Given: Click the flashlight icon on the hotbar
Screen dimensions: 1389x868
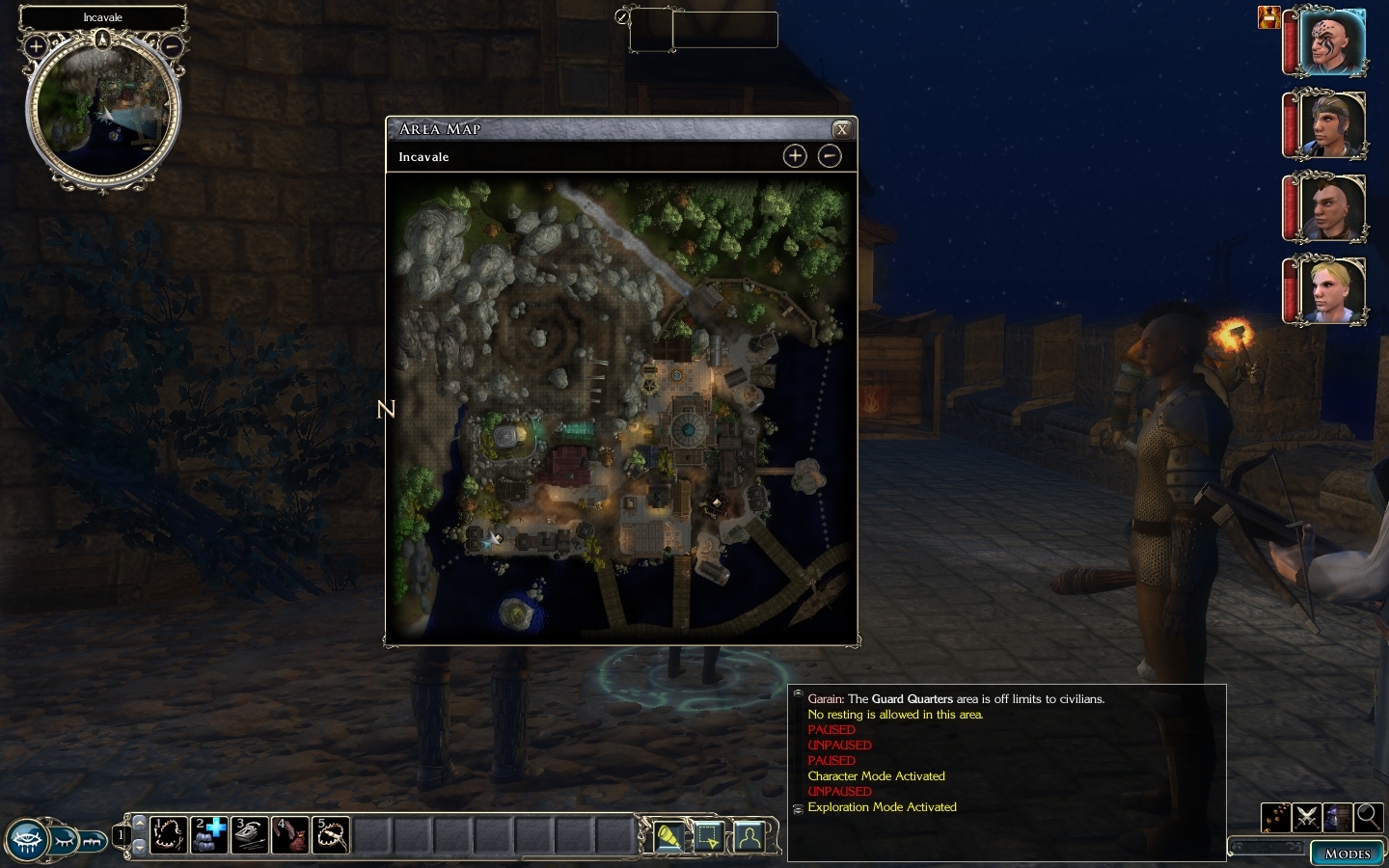Looking at the screenshot, I should pyautogui.click(x=667, y=835).
